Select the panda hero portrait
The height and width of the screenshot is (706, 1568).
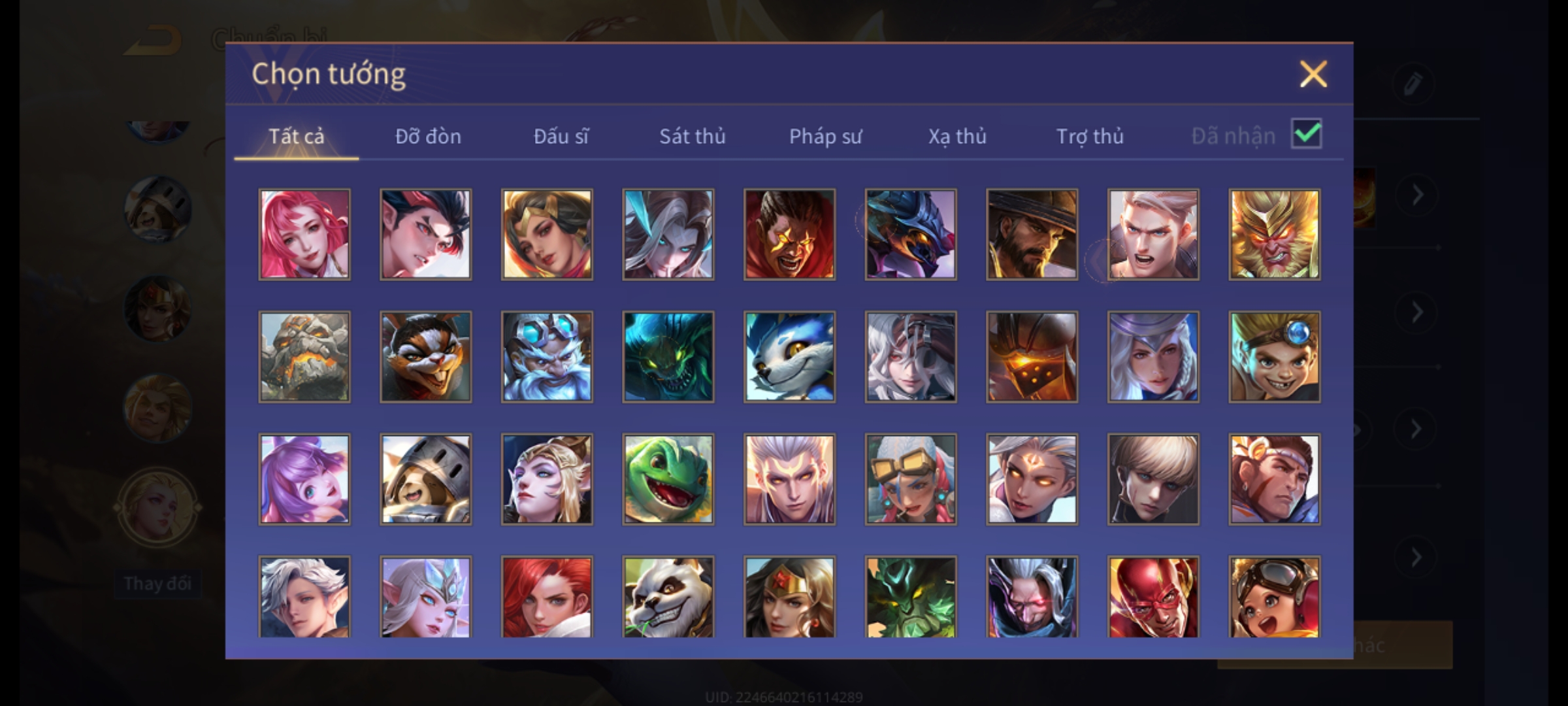[668, 597]
